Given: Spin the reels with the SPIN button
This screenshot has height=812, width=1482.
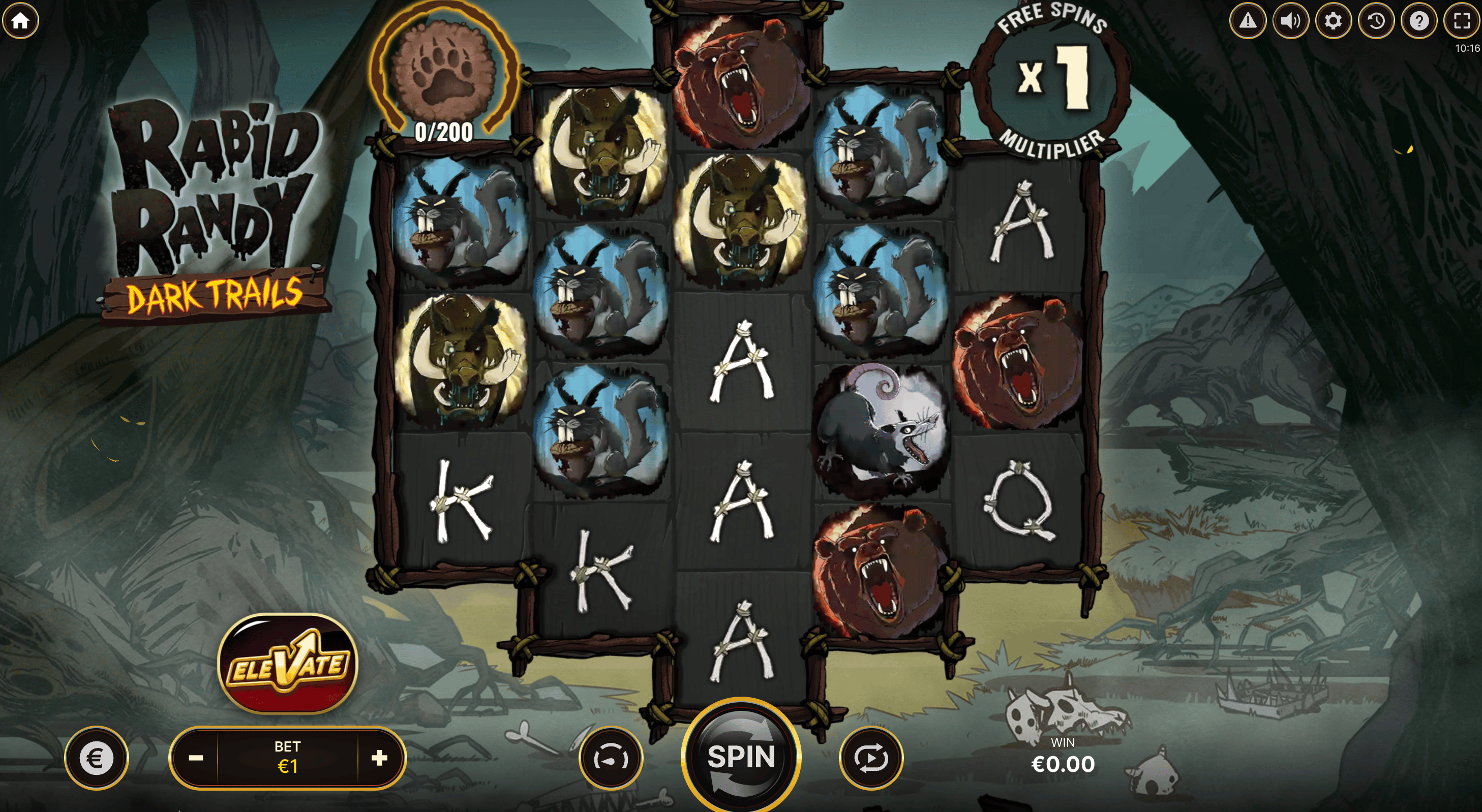Looking at the screenshot, I should [x=741, y=756].
